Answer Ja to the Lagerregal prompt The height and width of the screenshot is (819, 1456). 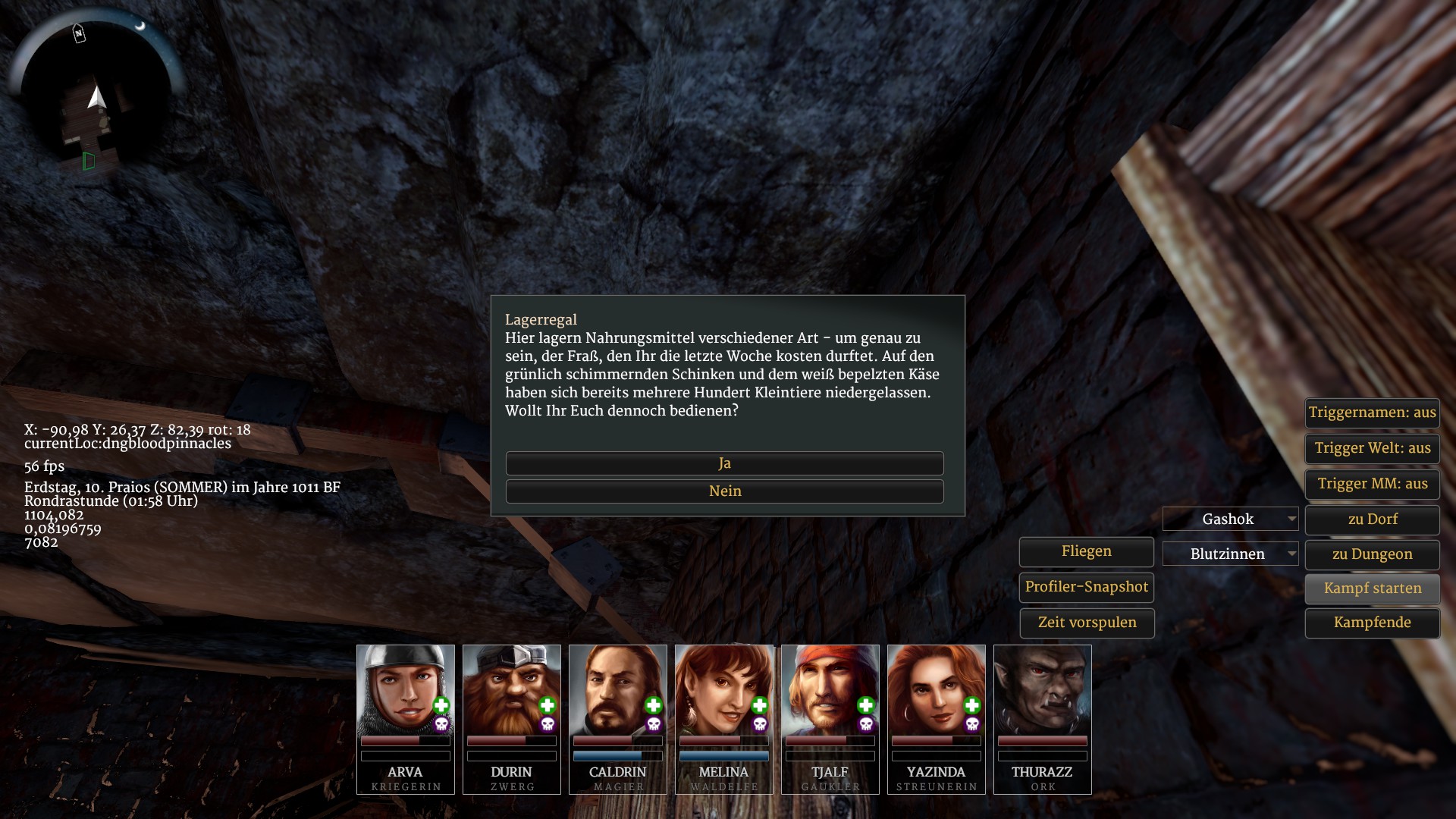[x=724, y=463]
